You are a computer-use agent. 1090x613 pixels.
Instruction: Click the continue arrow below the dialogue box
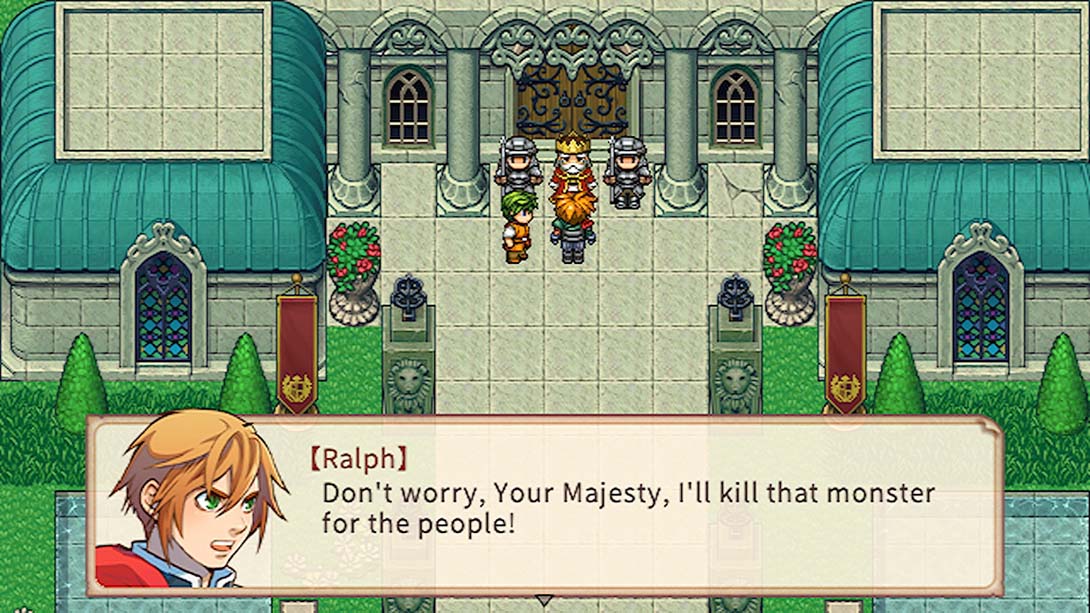tap(545, 600)
